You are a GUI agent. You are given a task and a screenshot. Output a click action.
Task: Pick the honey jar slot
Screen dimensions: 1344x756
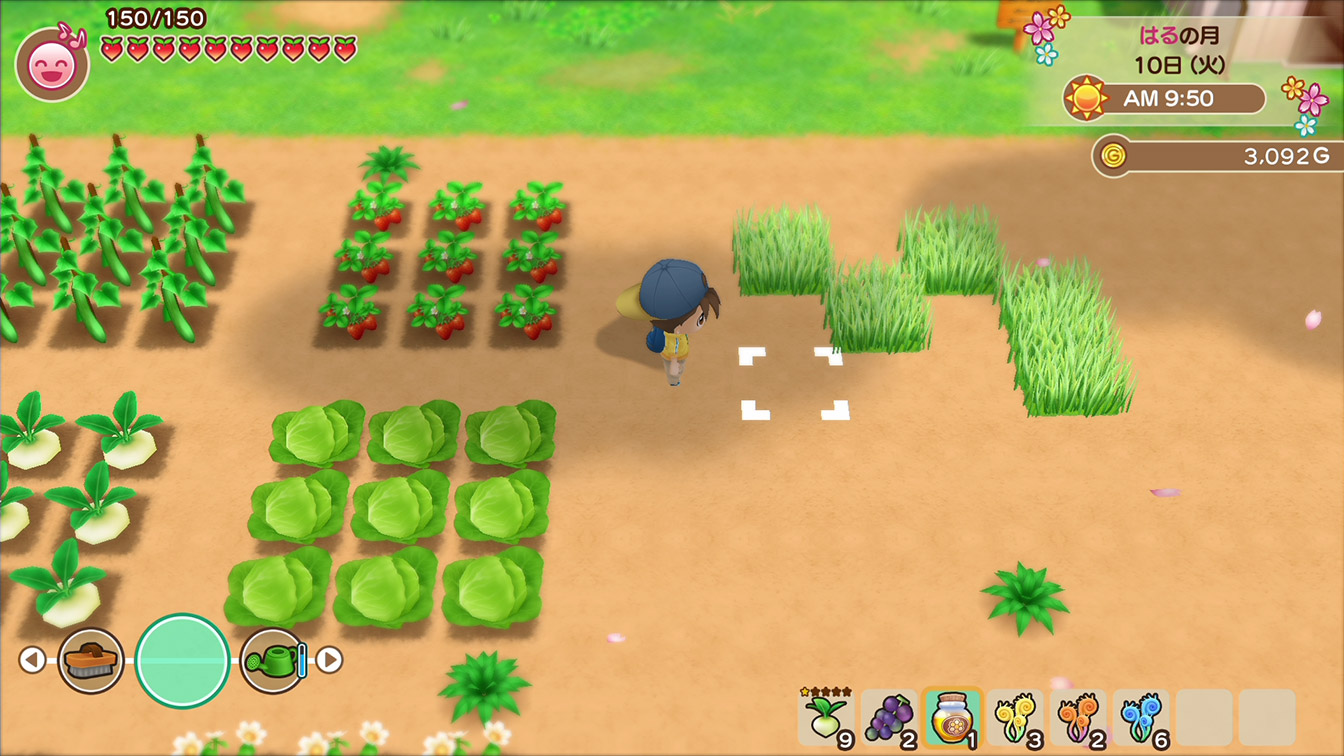tap(951, 717)
